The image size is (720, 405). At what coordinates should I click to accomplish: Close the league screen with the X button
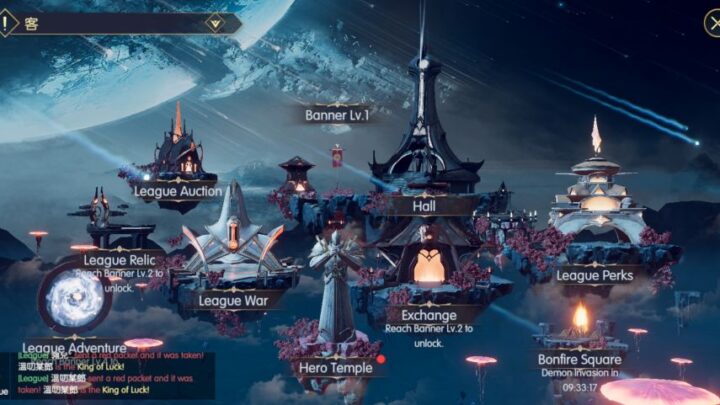(x=711, y=22)
